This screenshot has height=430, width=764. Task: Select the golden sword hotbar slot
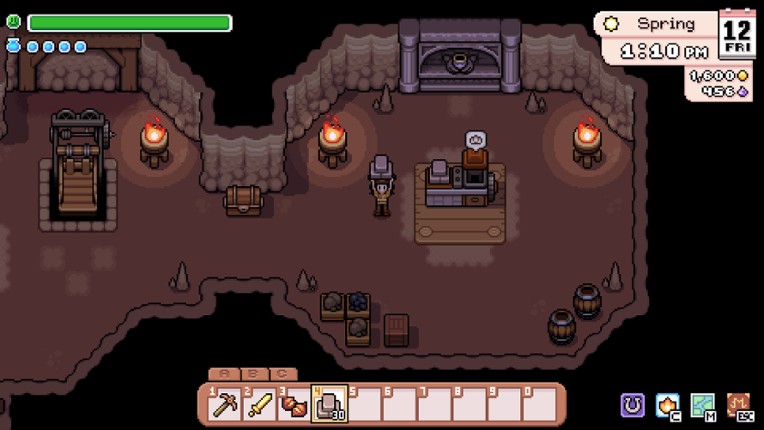258,405
